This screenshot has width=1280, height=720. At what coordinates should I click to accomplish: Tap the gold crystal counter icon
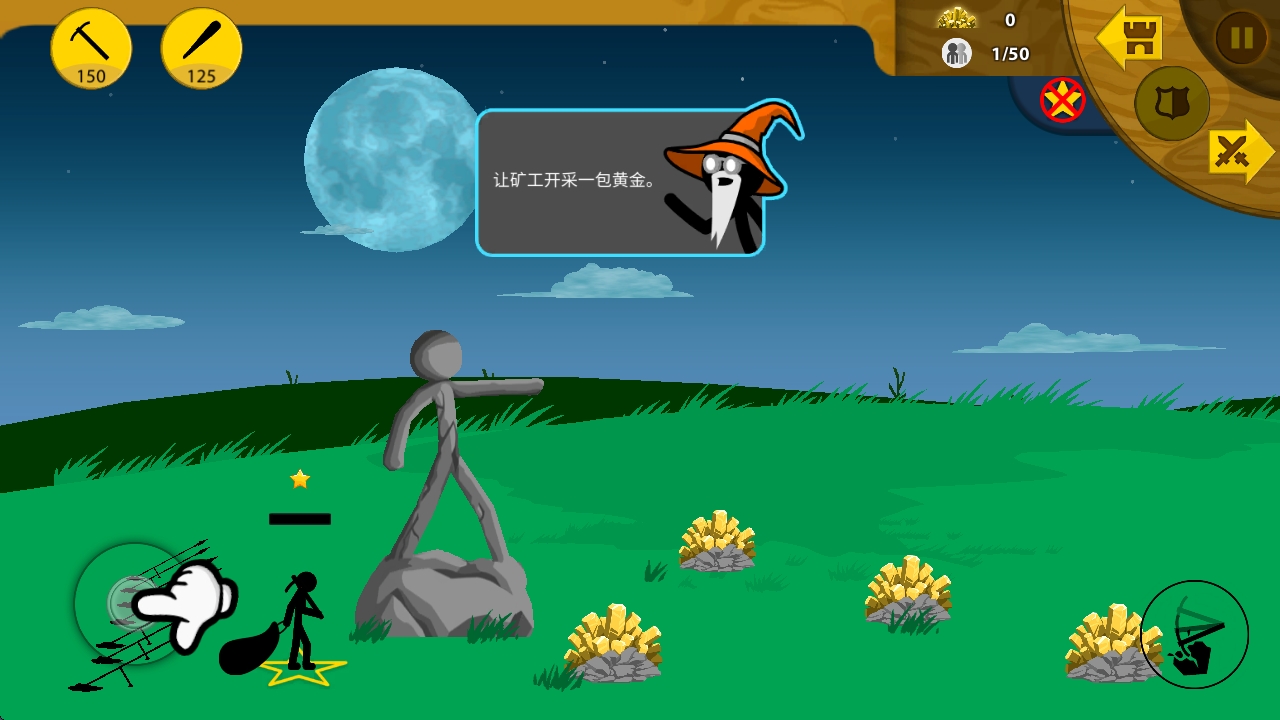956,17
